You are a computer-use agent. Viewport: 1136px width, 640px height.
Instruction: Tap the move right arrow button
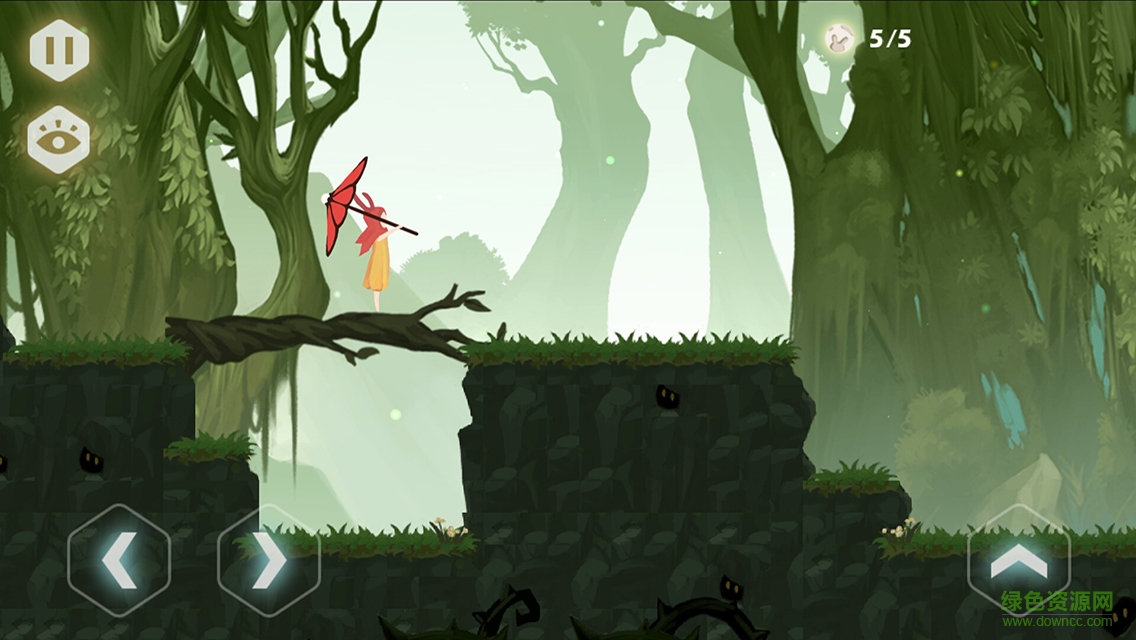(268, 561)
